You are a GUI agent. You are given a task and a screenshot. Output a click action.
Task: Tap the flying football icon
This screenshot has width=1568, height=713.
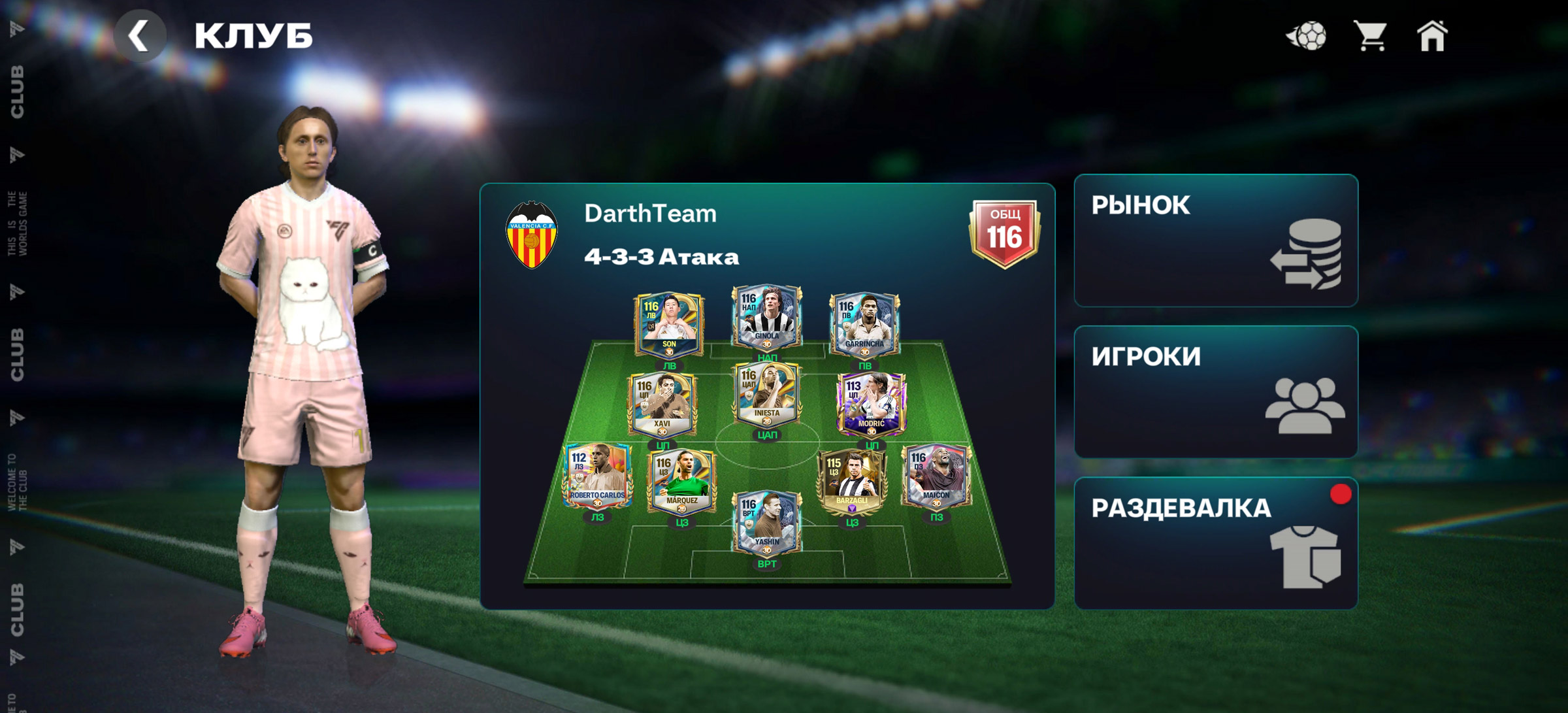coord(1307,35)
